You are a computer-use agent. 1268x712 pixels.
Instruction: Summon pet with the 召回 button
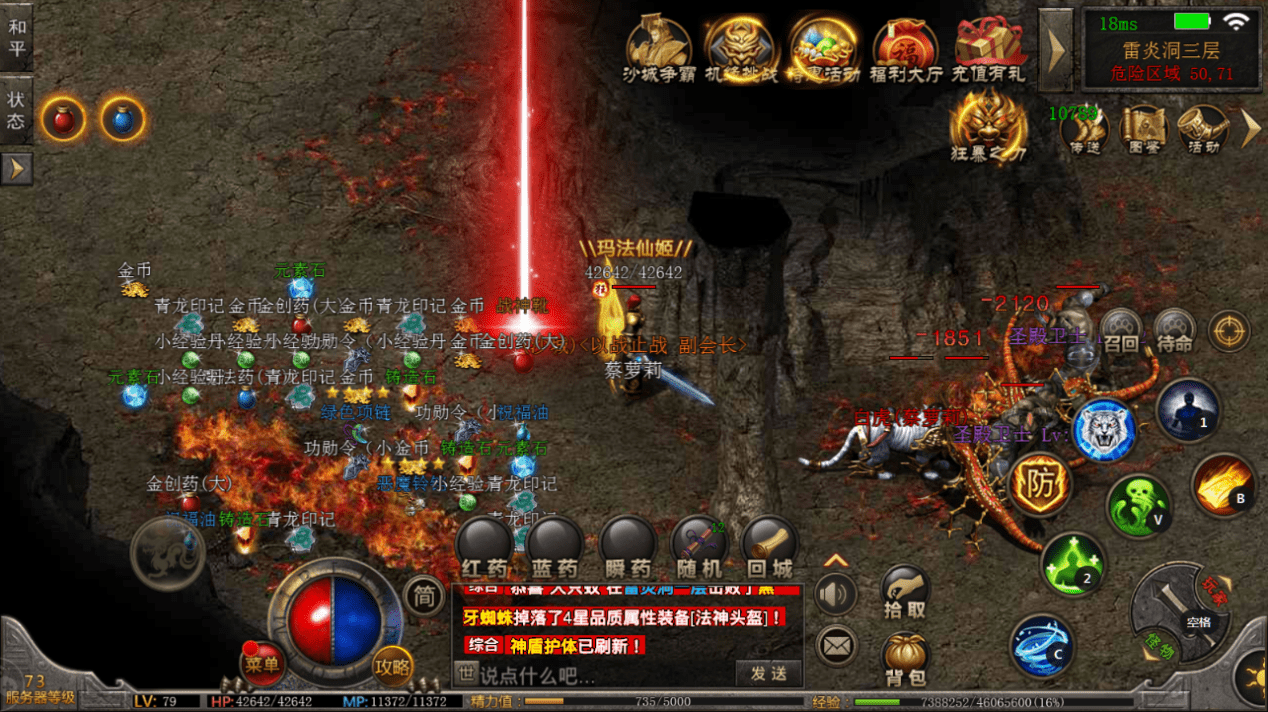tap(1121, 330)
